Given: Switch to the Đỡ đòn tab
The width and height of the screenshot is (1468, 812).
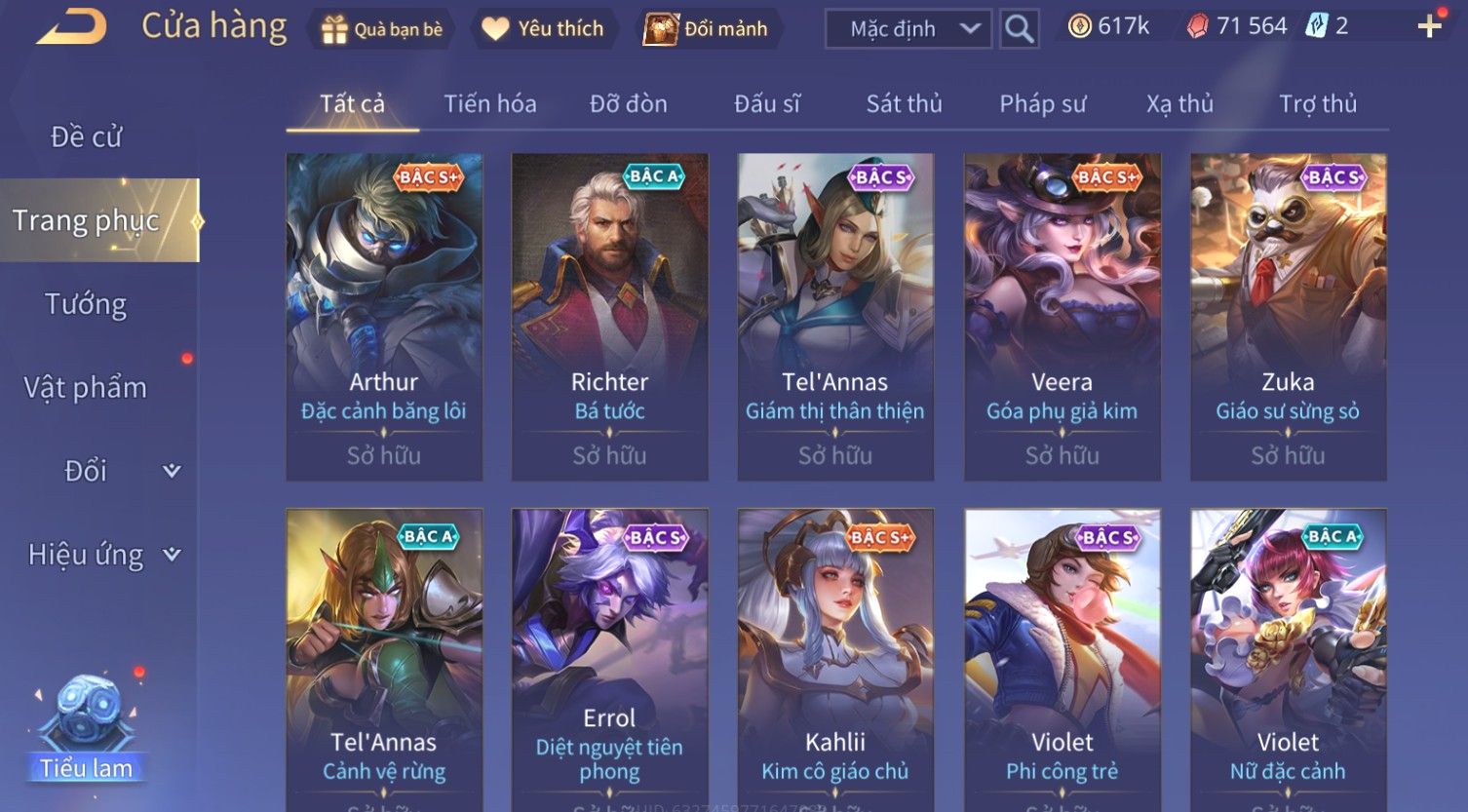Looking at the screenshot, I should (x=629, y=103).
